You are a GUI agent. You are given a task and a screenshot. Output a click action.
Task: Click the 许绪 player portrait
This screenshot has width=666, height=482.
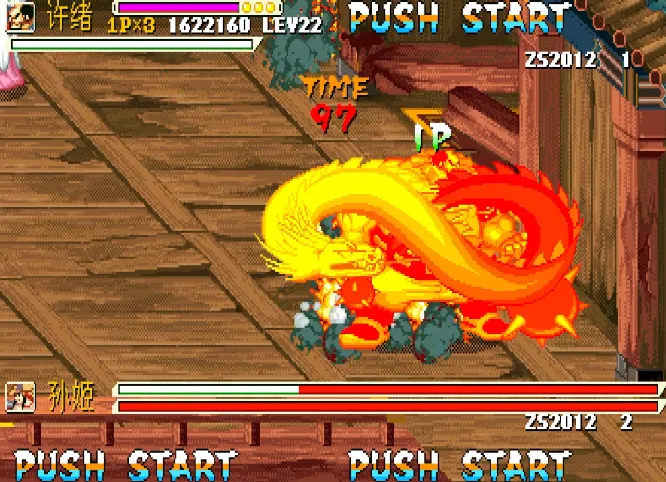21,15
